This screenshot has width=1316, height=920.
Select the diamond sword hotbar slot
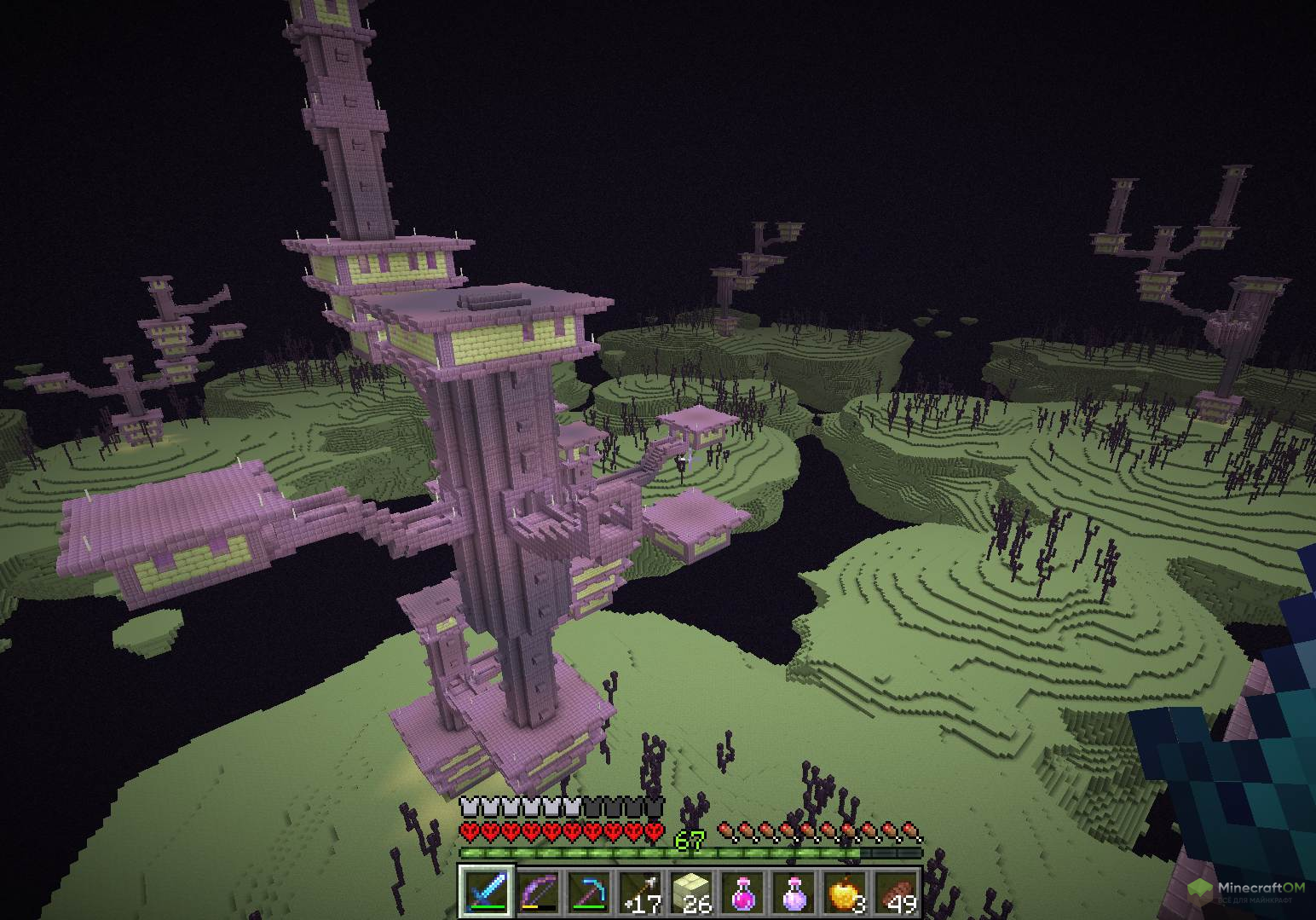coord(487,893)
